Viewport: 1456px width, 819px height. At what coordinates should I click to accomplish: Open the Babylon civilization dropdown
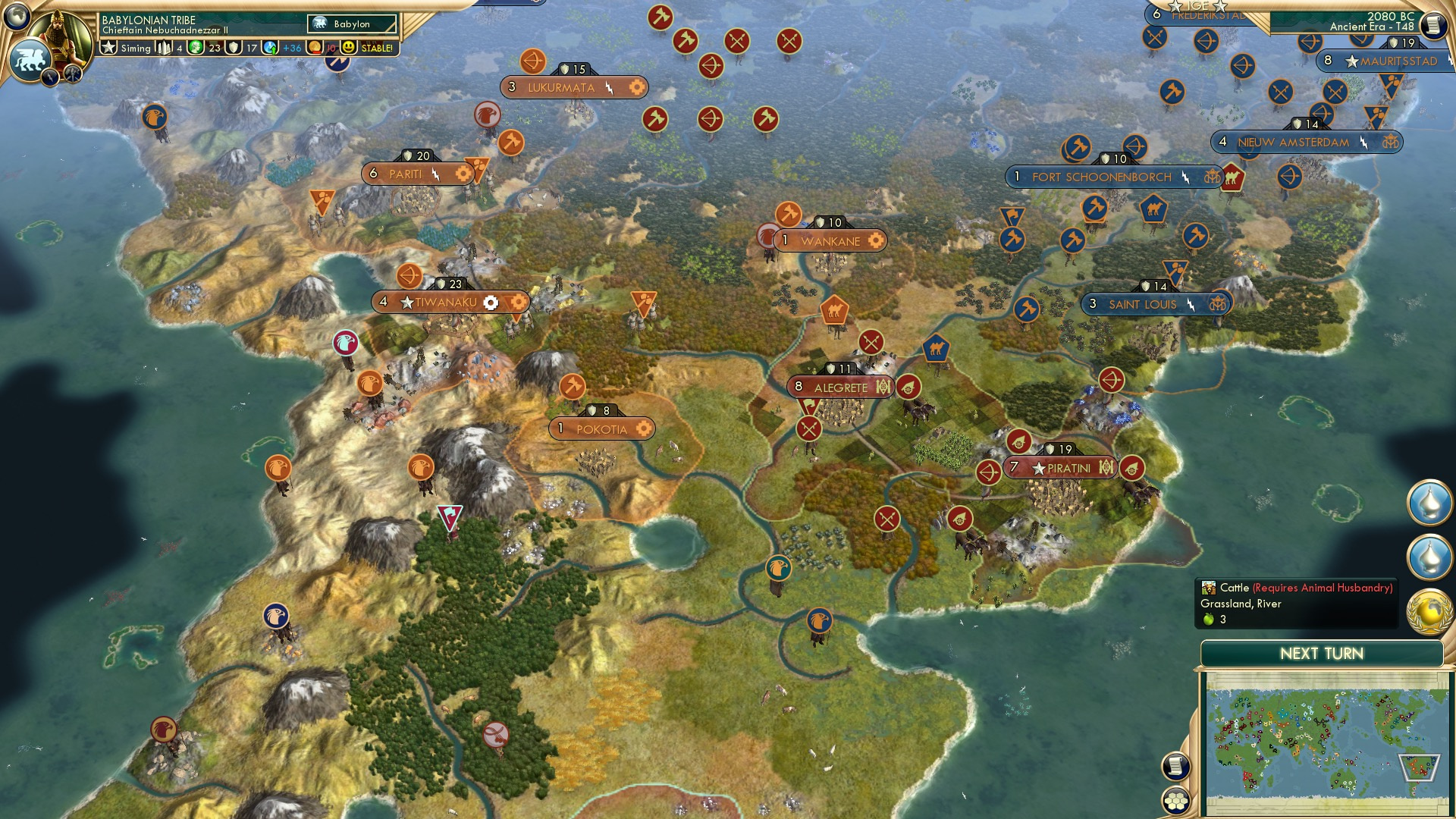pyautogui.click(x=350, y=24)
